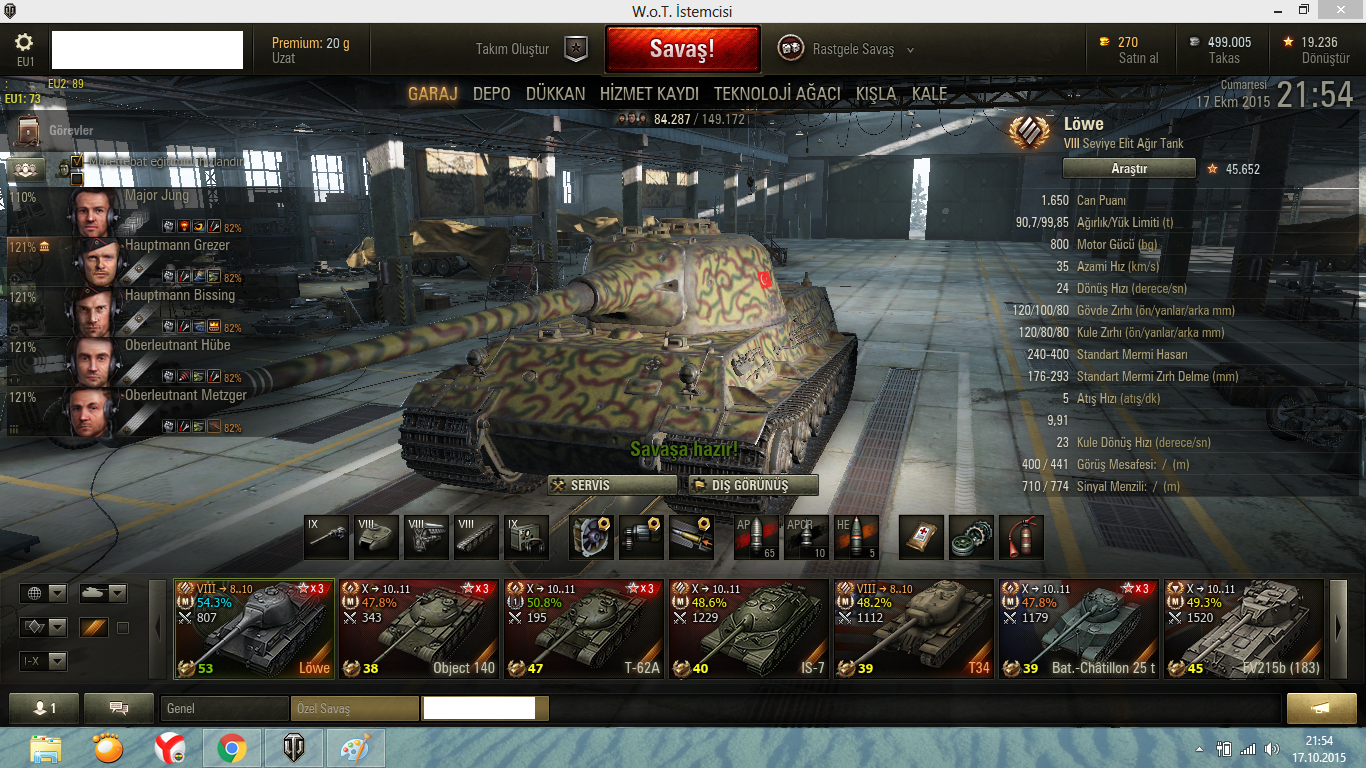Open the KIŞLA tab
Image resolution: width=1366 pixels, height=768 pixels.
[x=876, y=94]
